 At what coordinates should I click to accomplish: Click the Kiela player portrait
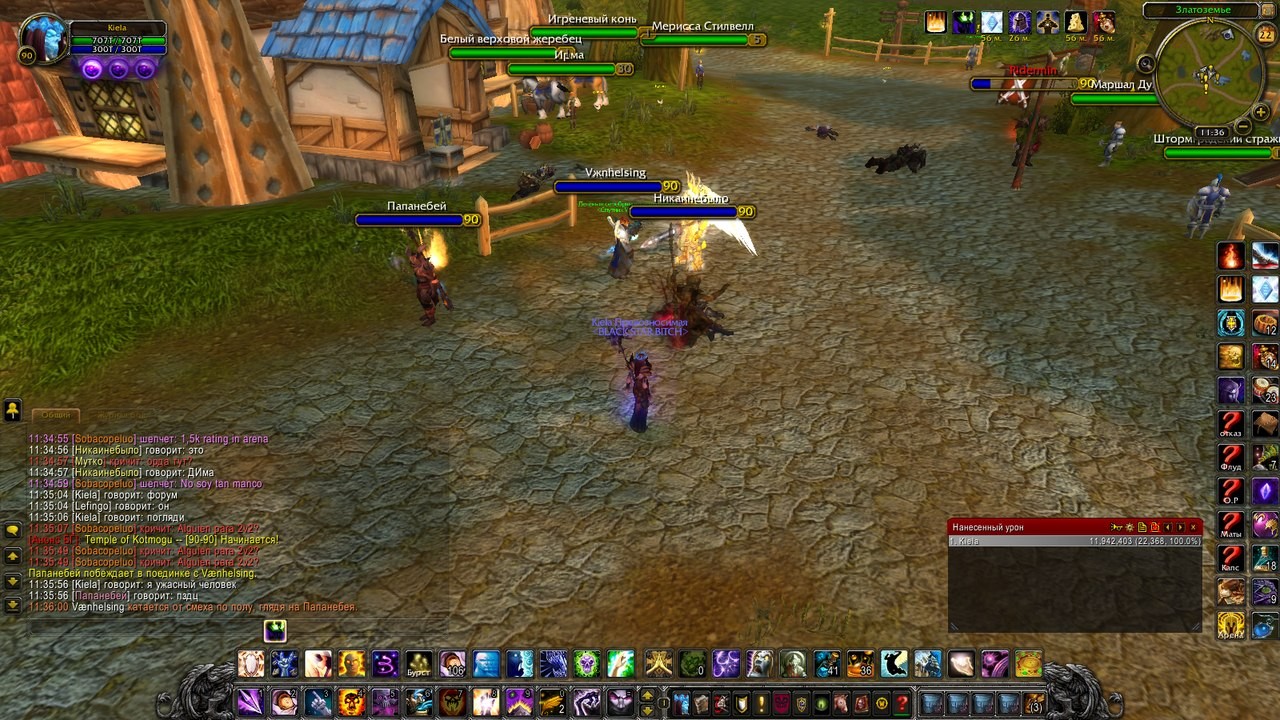(43, 38)
